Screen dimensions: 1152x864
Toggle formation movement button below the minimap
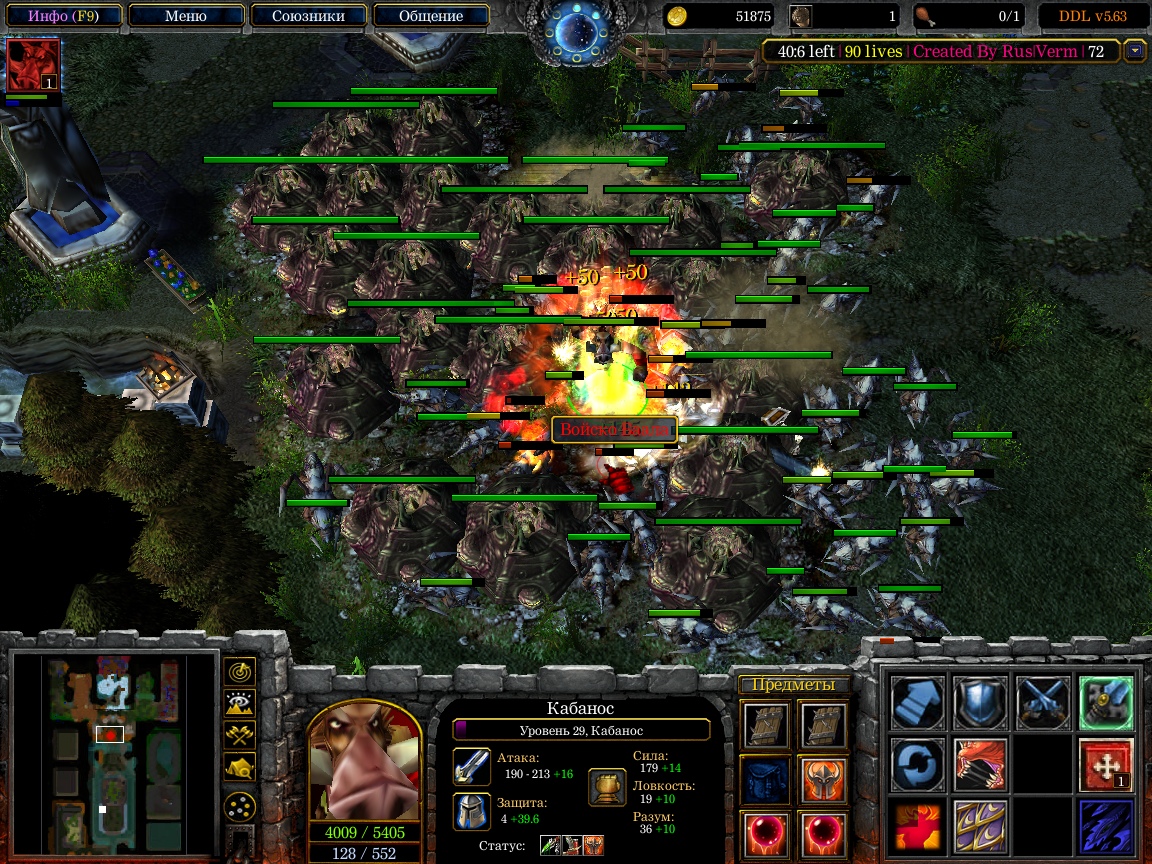pos(240,806)
